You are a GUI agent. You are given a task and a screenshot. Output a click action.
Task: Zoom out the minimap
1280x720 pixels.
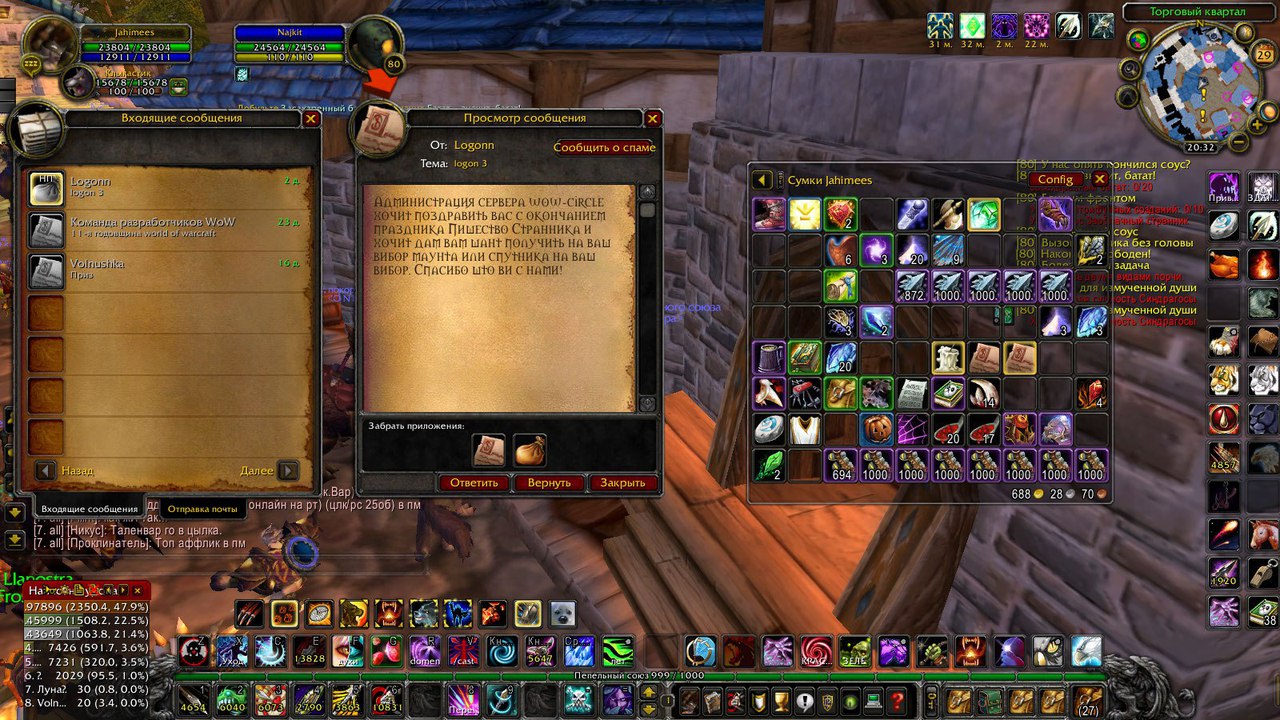[1239, 142]
